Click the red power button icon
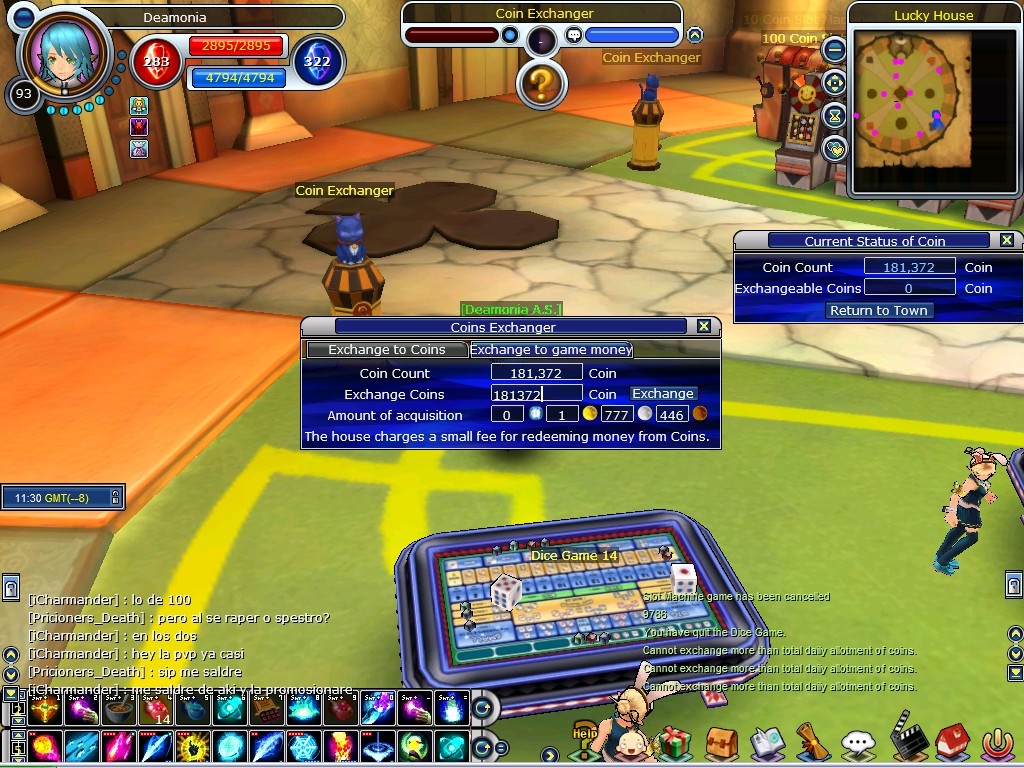The width and height of the screenshot is (1024, 768). (x=996, y=743)
